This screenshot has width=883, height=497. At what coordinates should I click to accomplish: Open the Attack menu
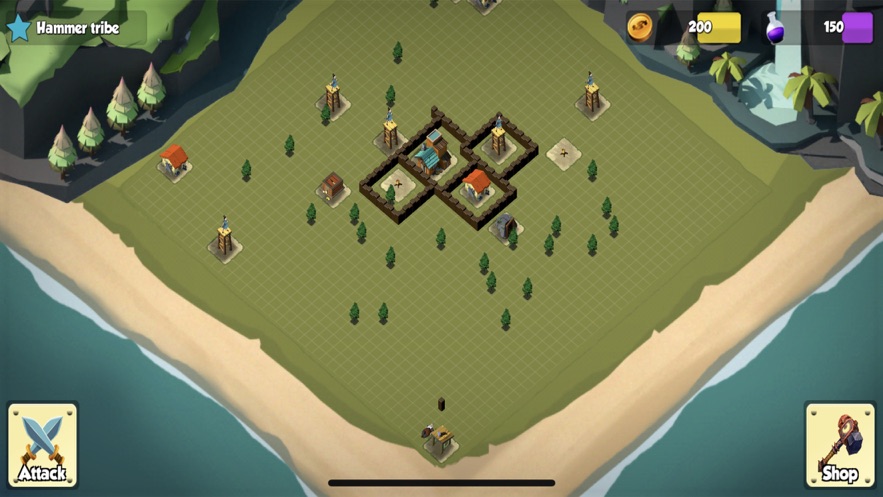coord(42,444)
